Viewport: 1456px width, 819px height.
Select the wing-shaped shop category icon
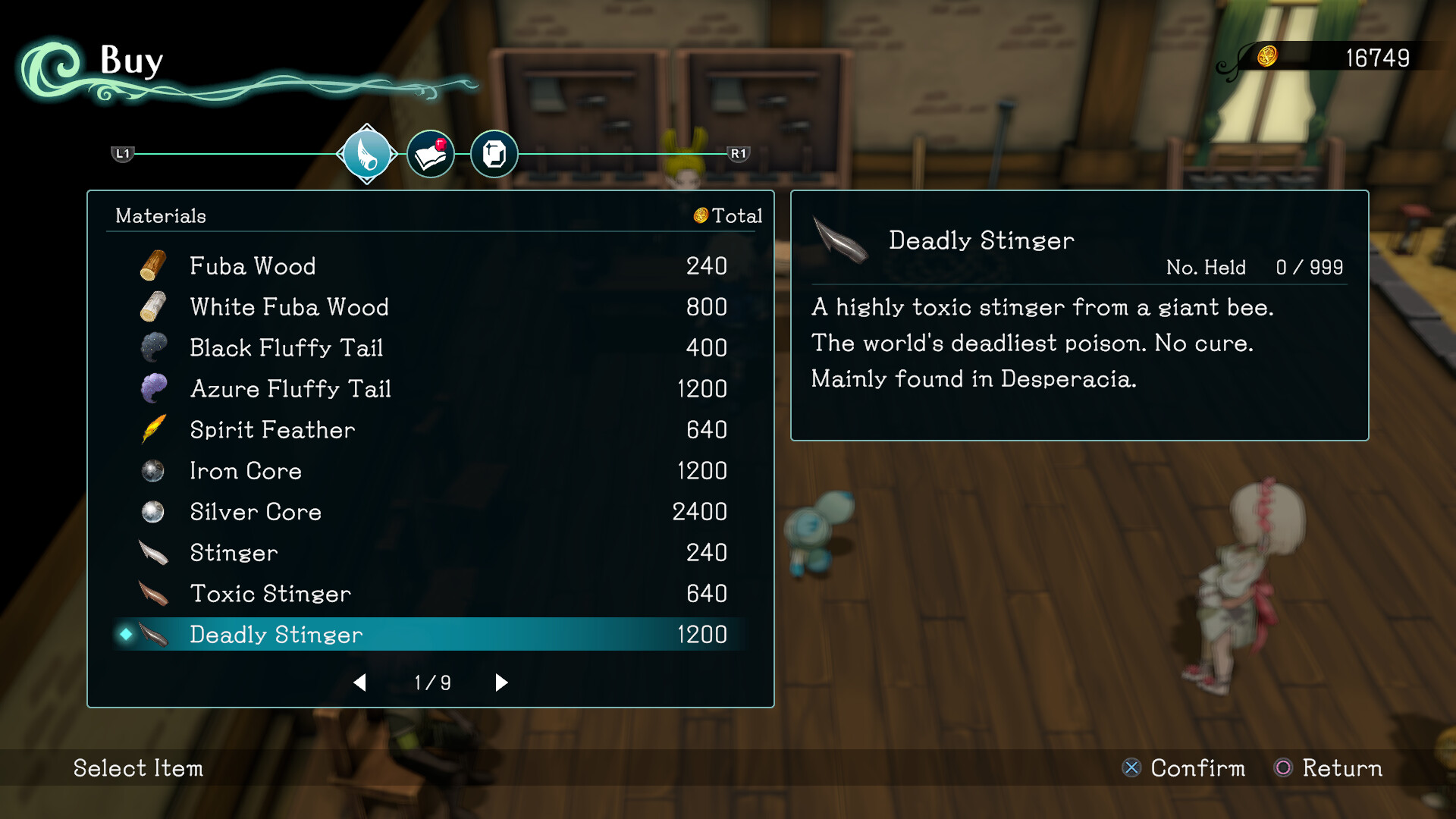[366, 153]
